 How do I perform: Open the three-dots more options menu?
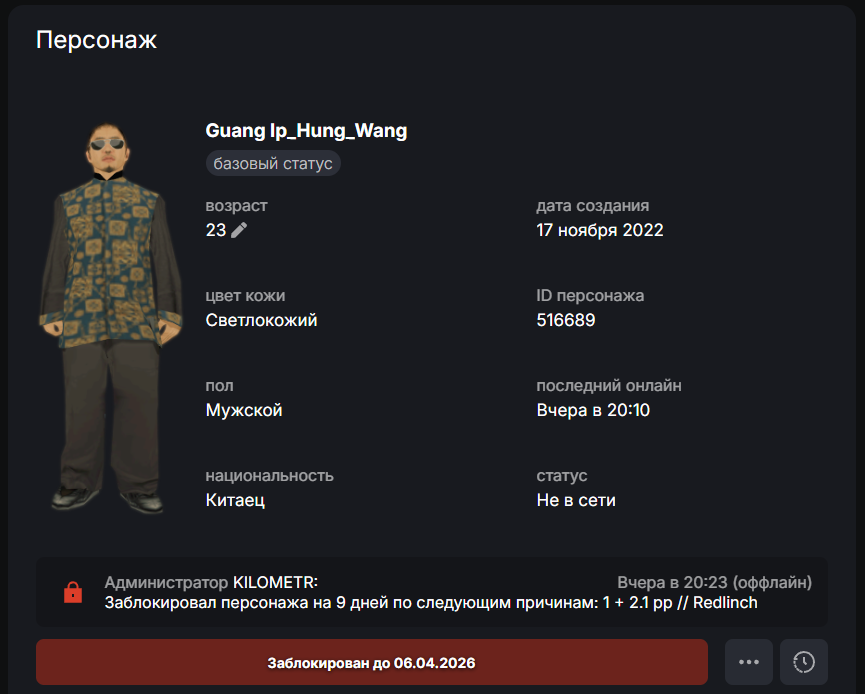pyautogui.click(x=749, y=662)
